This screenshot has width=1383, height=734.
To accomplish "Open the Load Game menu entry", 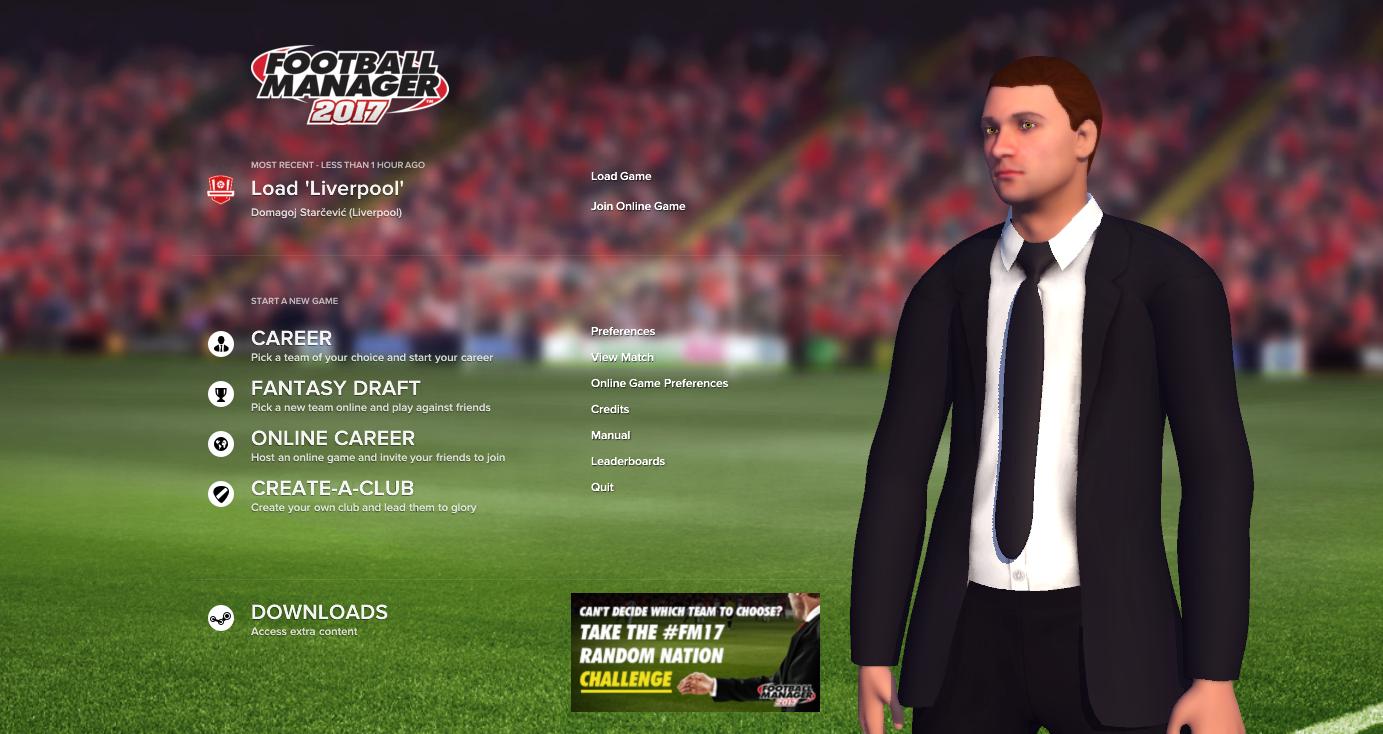I will (x=620, y=176).
